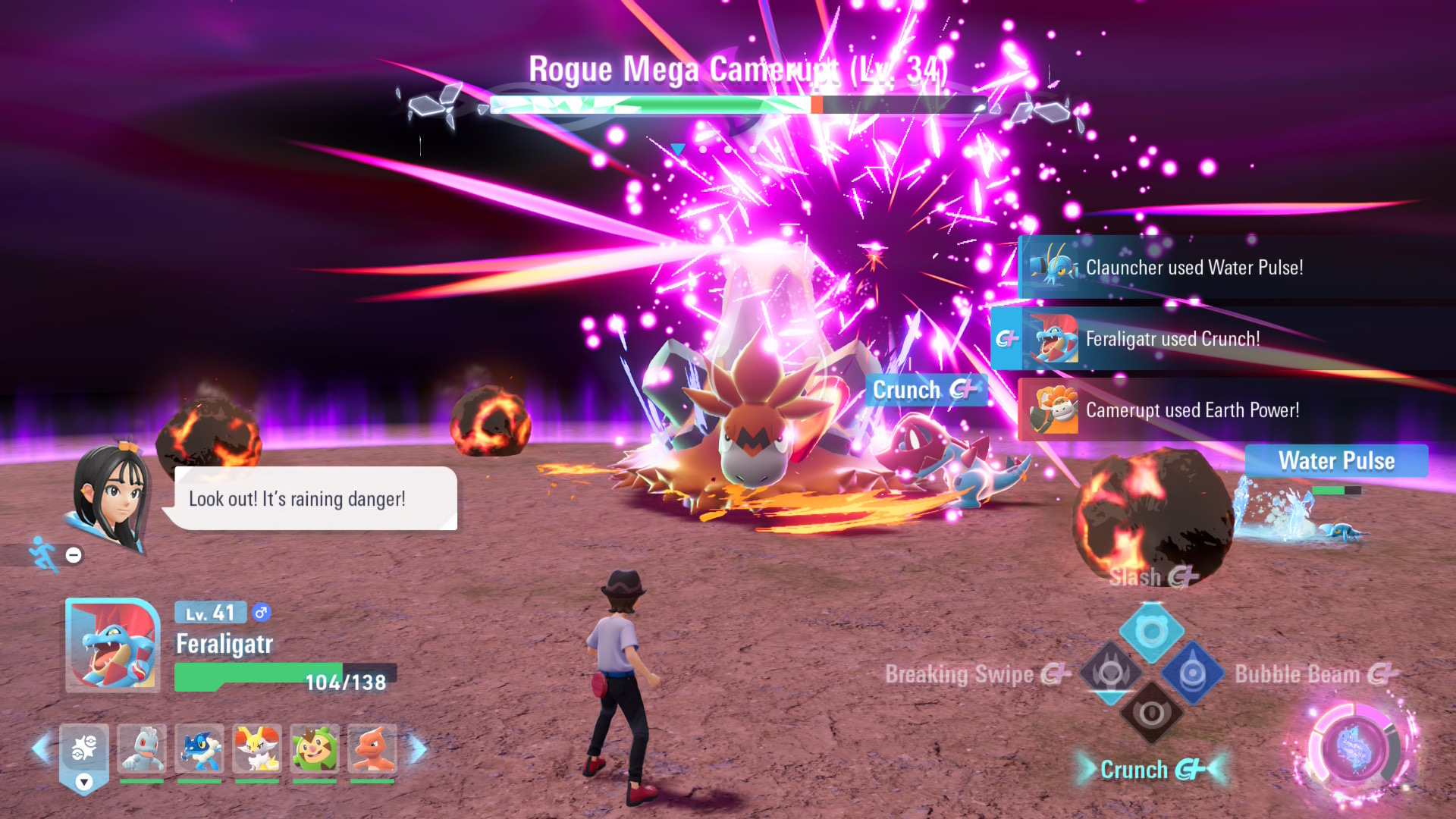The height and width of the screenshot is (819, 1456).
Task: Use the Slash move button
Action: 1151,631
